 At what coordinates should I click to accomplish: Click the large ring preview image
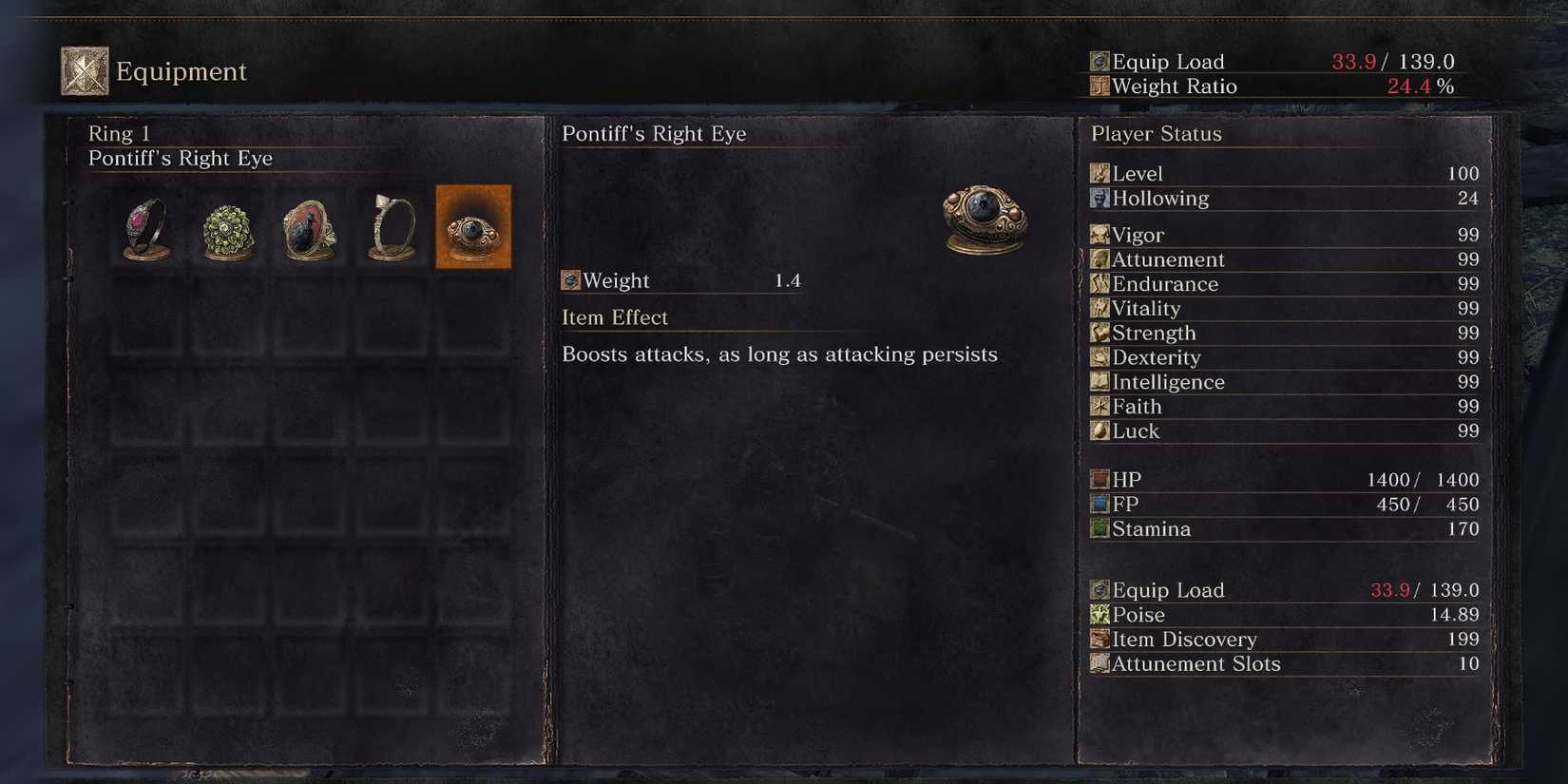(982, 219)
